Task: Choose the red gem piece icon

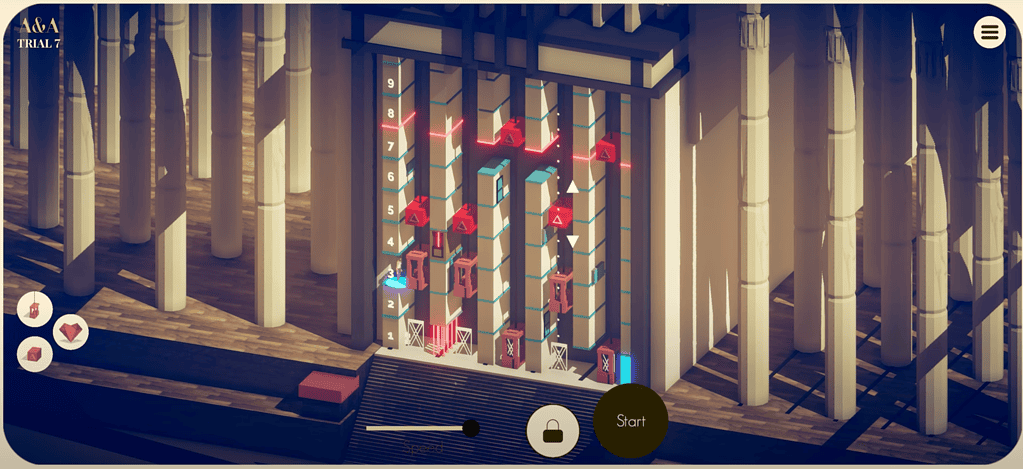Action: 70,331
